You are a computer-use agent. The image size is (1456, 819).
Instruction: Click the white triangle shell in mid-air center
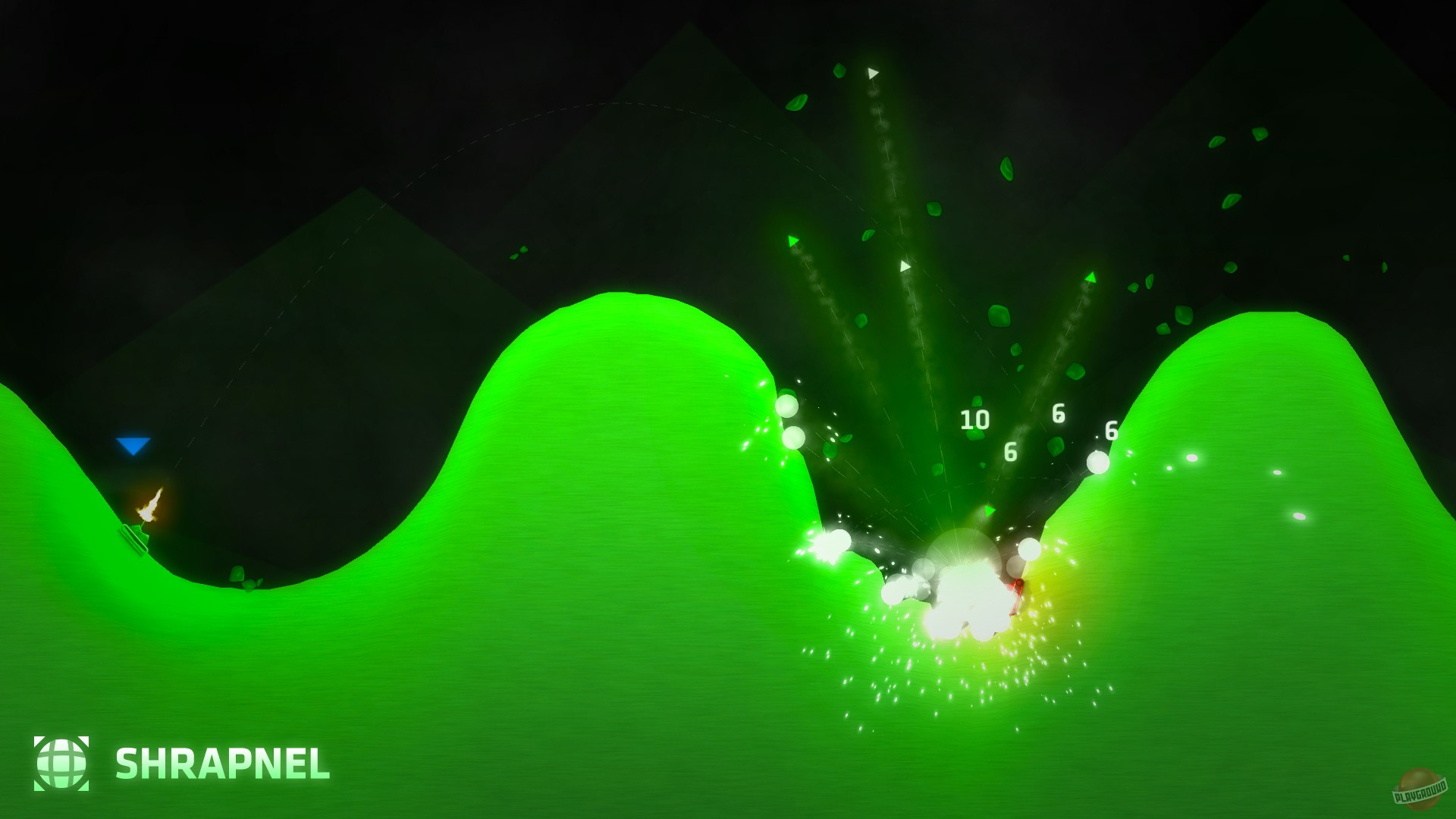coord(905,265)
